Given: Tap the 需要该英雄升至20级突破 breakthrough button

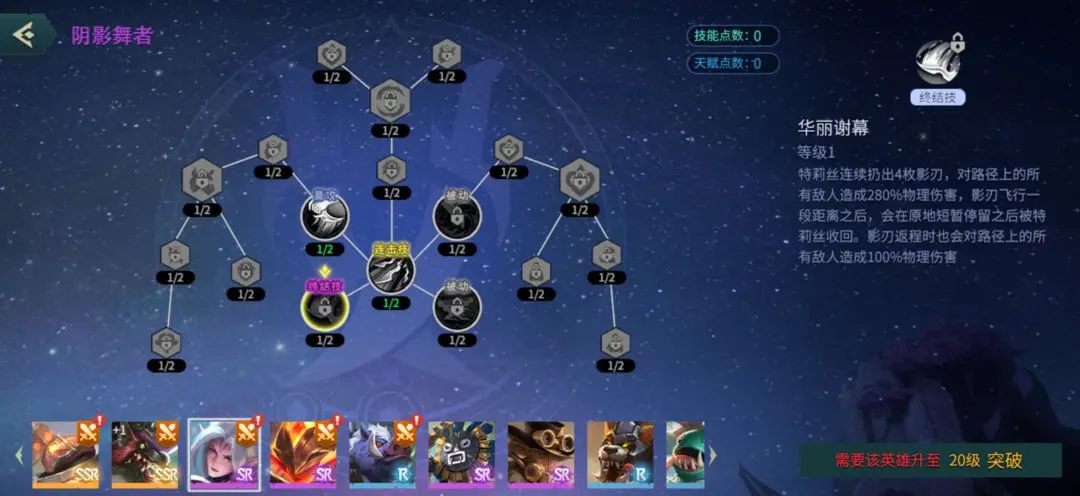Looking at the screenshot, I should pyautogui.click(x=930, y=461).
